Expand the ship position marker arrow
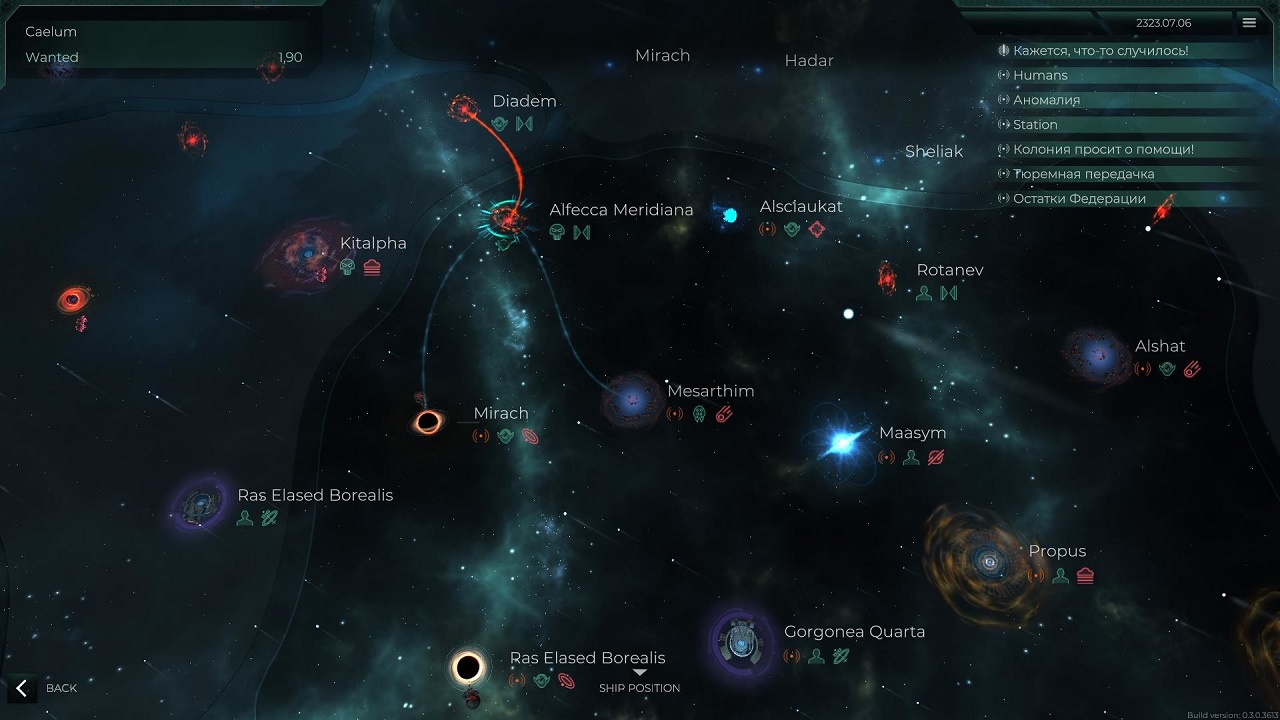This screenshot has width=1280, height=720. click(x=639, y=673)
